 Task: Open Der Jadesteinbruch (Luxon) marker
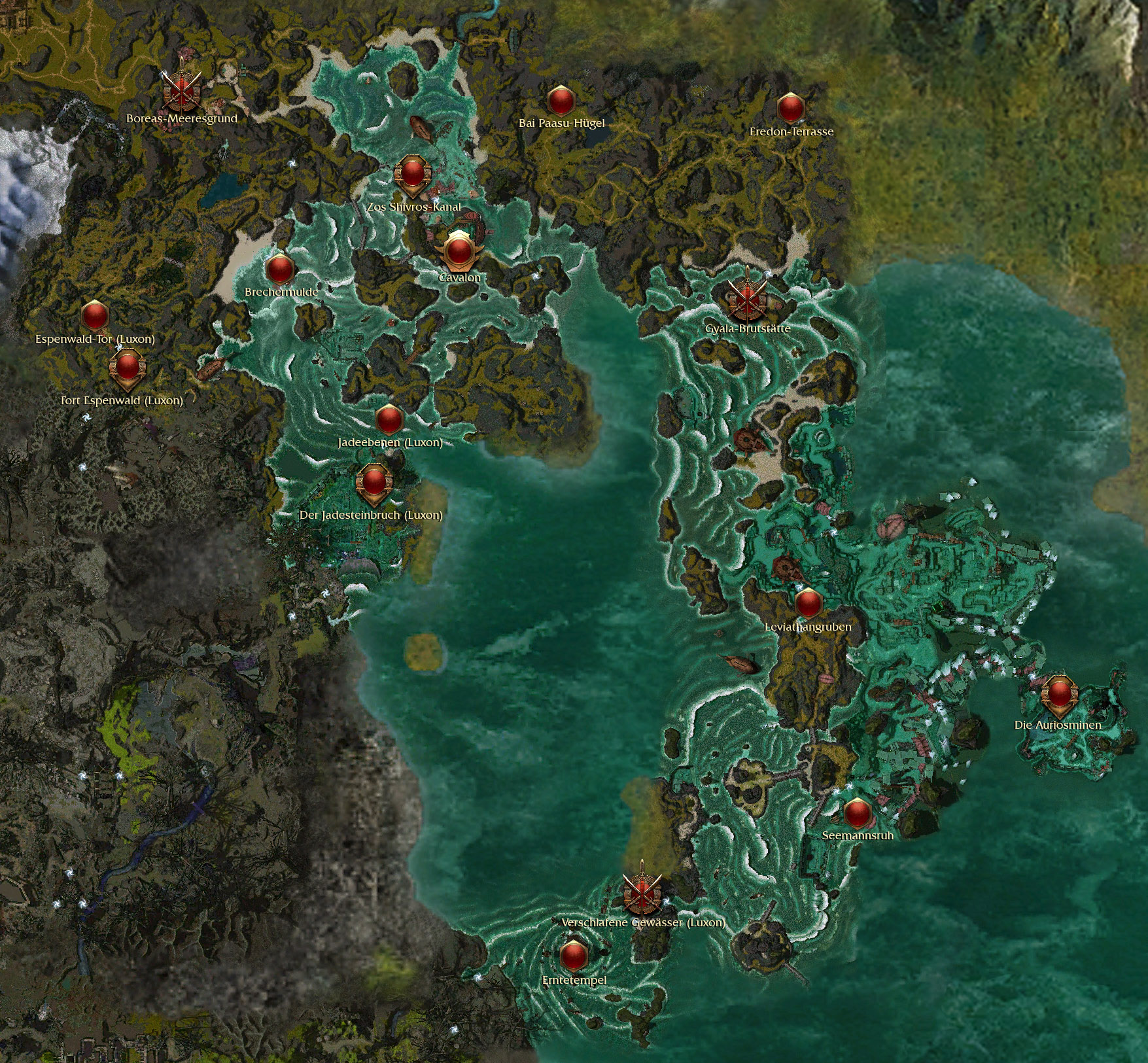click(374, 483)
